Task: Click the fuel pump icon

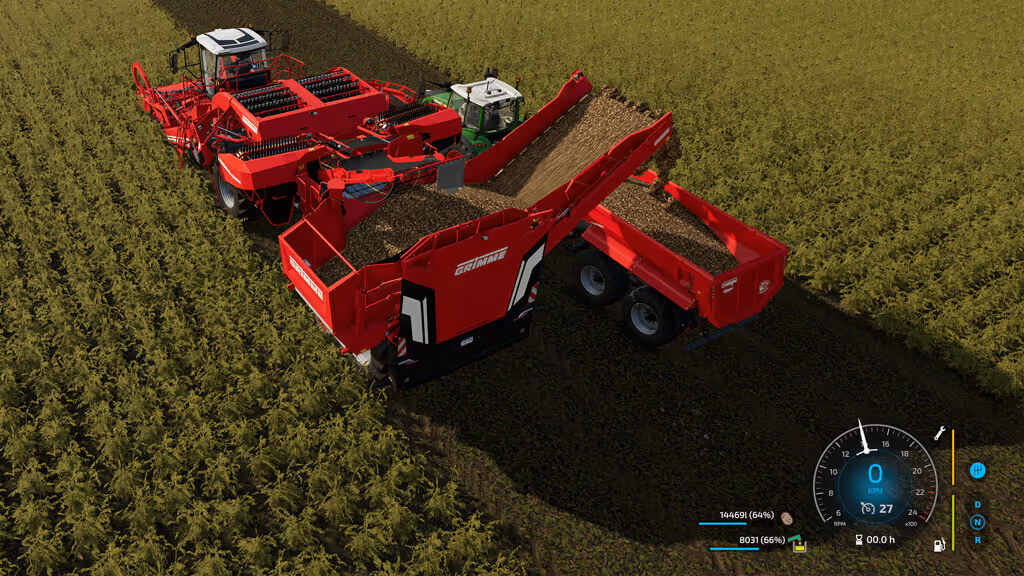Action: coord(938,545)
